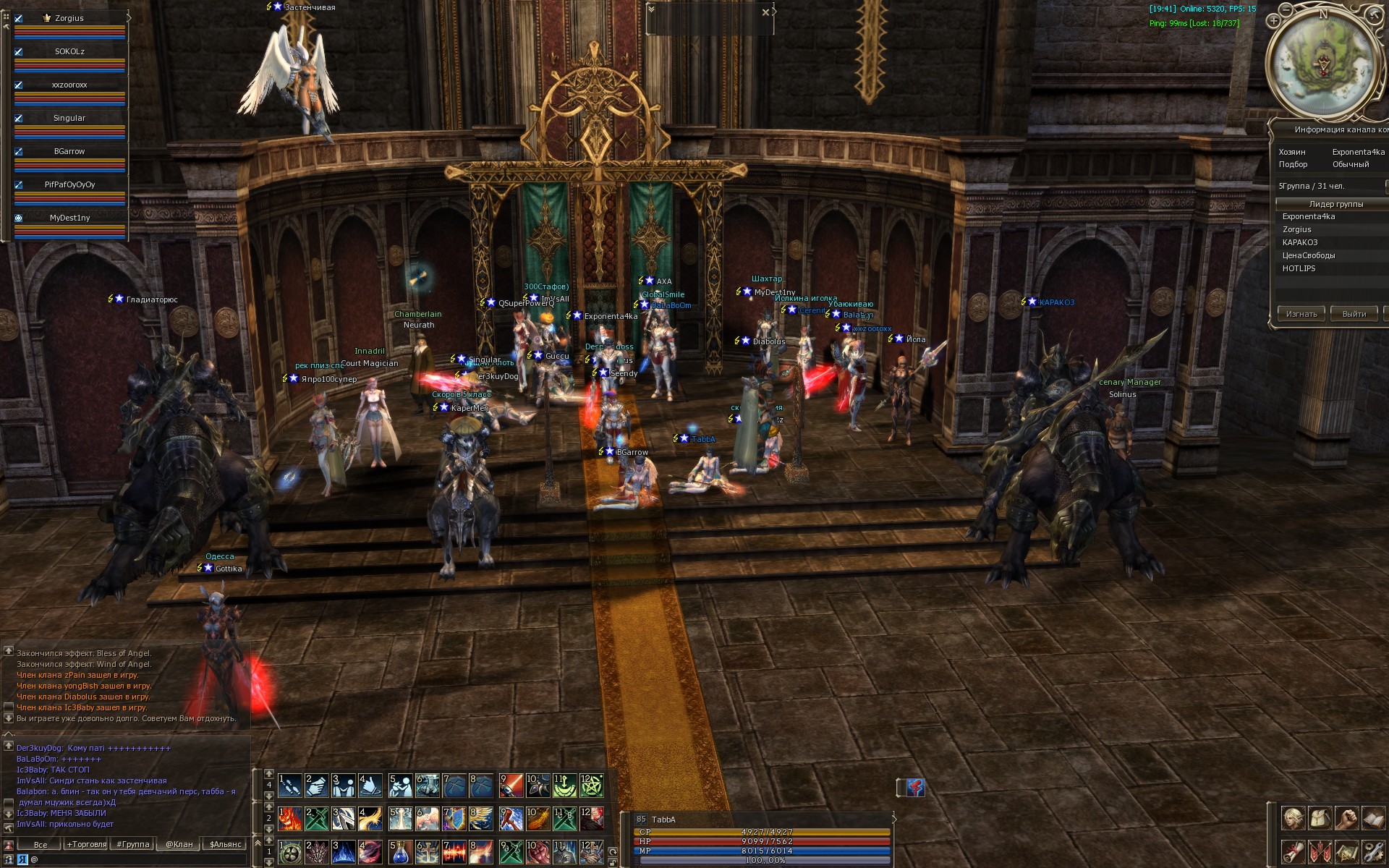Zoom out the minimap with minus button
1389x868 pixels.
coord(1286,9)
